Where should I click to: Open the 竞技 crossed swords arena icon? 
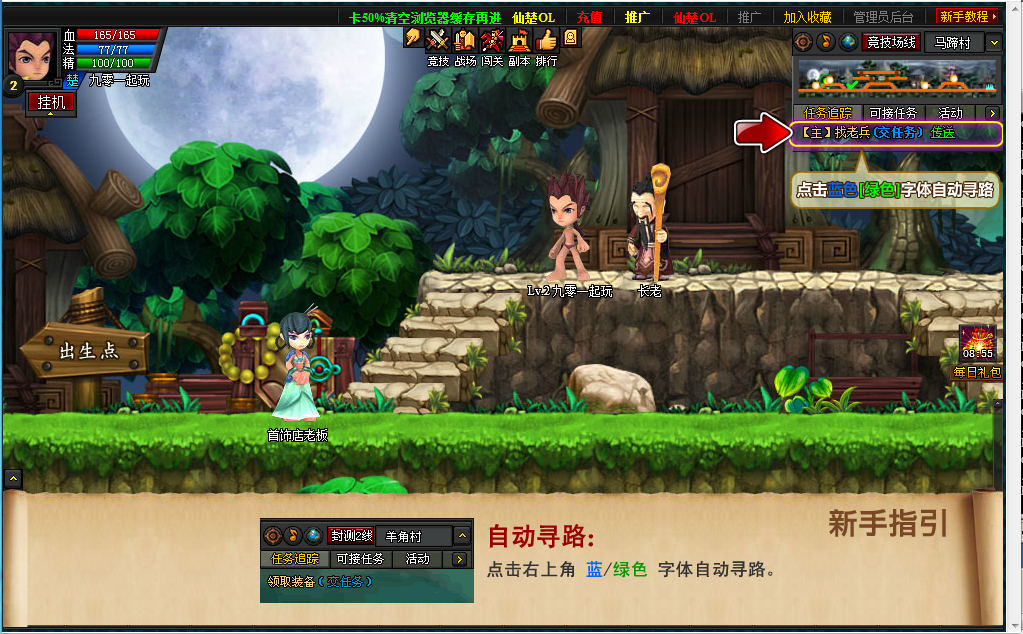438,40
